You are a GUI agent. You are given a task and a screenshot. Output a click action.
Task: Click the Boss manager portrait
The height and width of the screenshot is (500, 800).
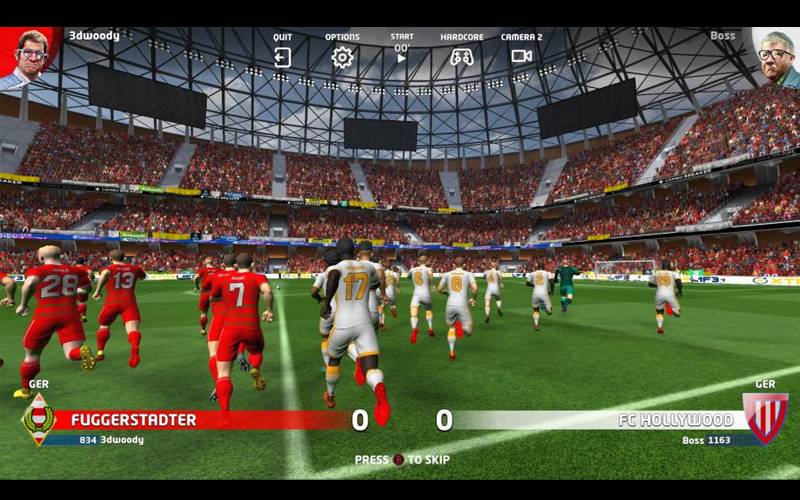coord(775,56)
